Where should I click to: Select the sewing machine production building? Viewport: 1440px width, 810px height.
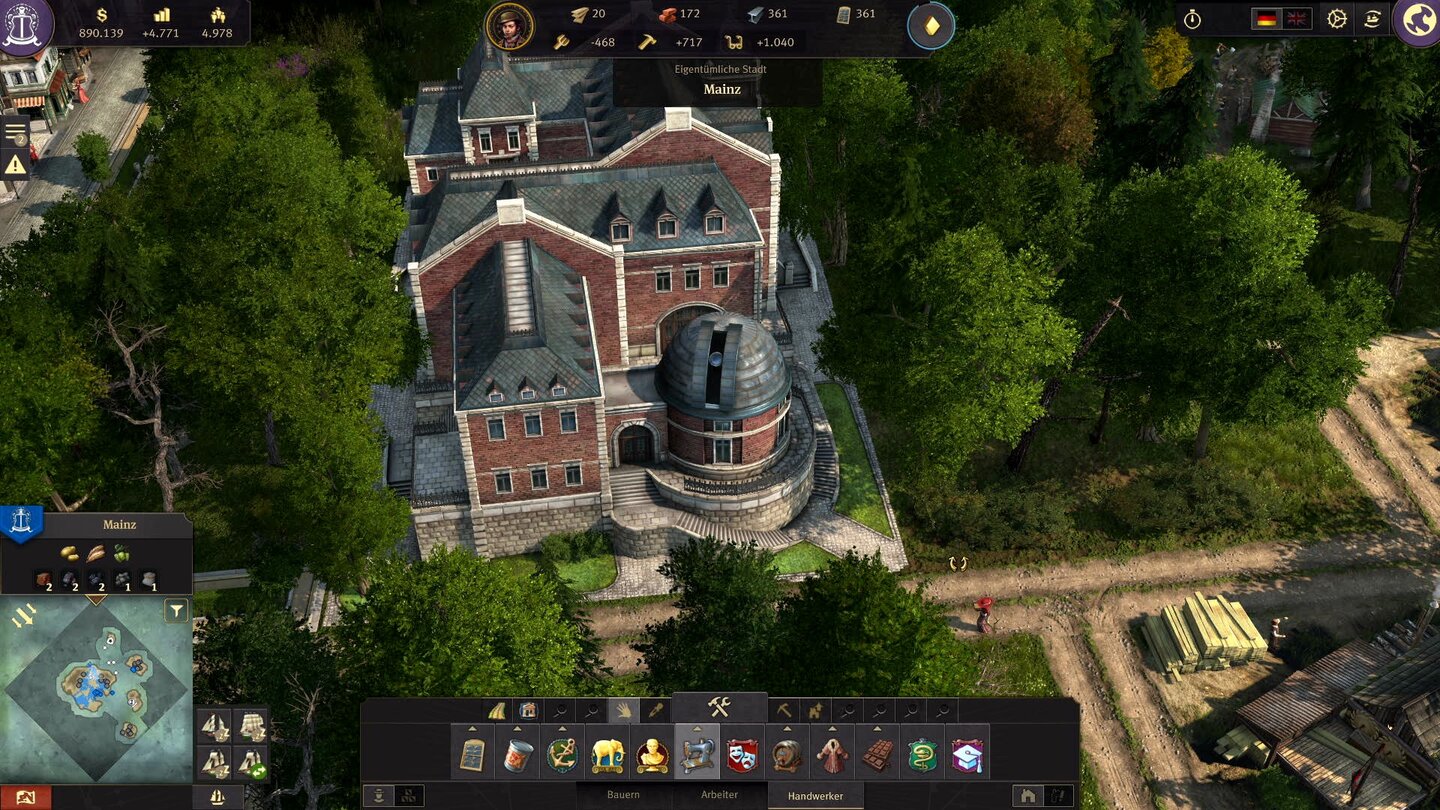coord(698,755)
